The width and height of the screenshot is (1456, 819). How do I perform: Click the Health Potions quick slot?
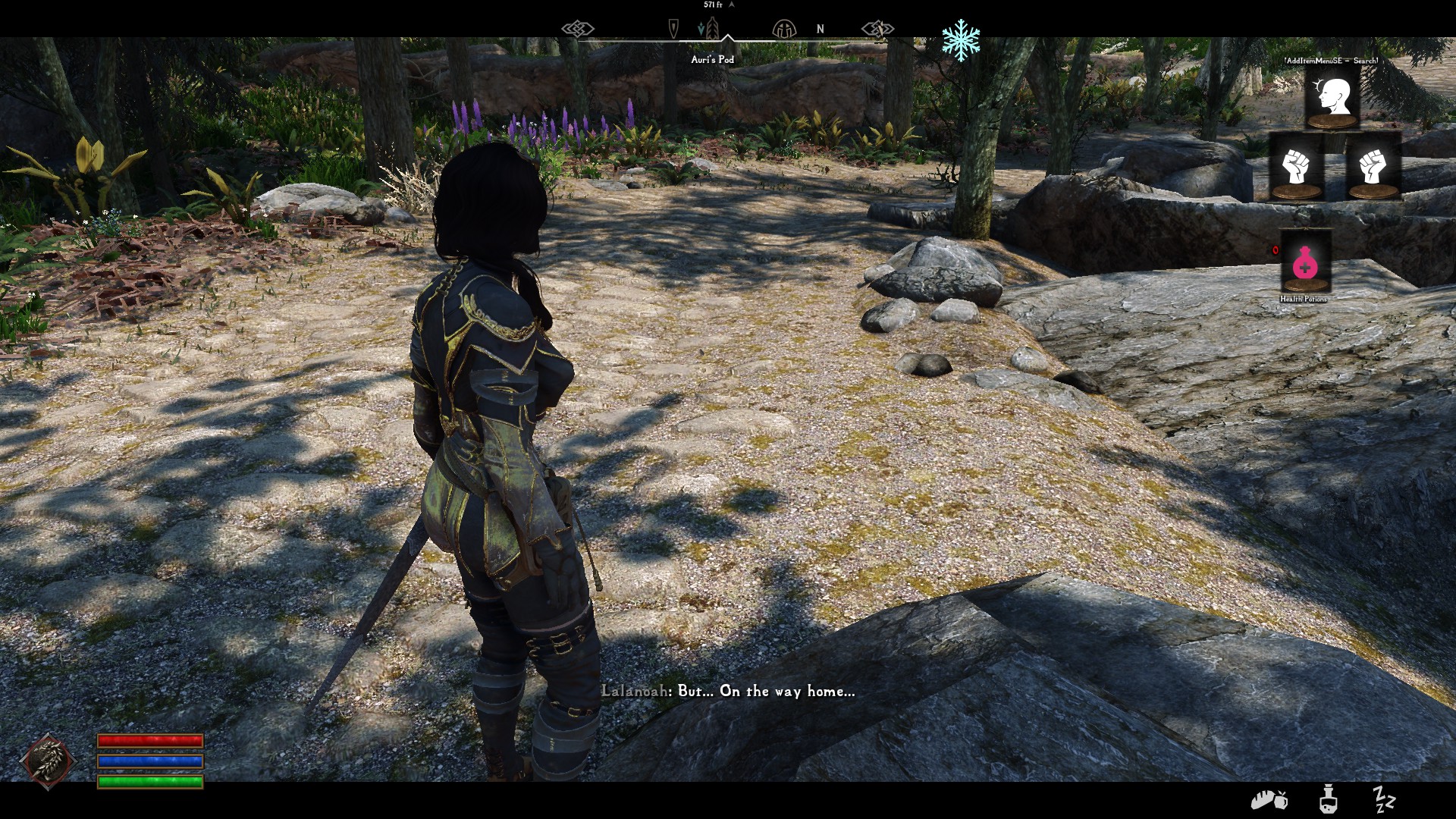[x=1306, y=262]
